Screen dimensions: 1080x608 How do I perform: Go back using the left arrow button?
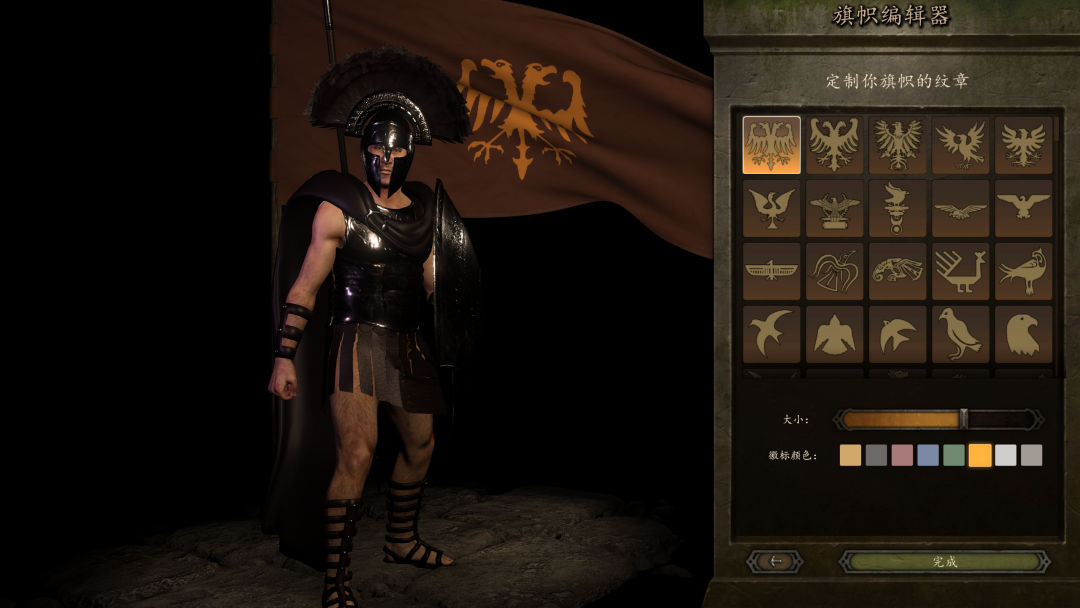click(x=775, y=562)
